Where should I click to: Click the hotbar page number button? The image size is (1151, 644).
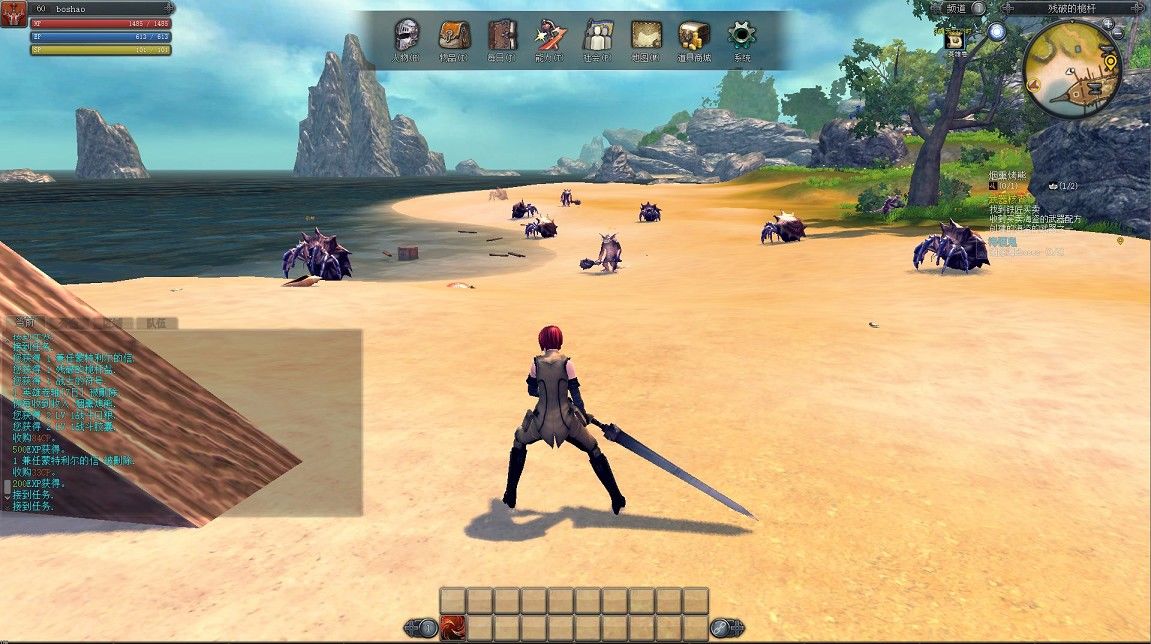coord(426,628)
